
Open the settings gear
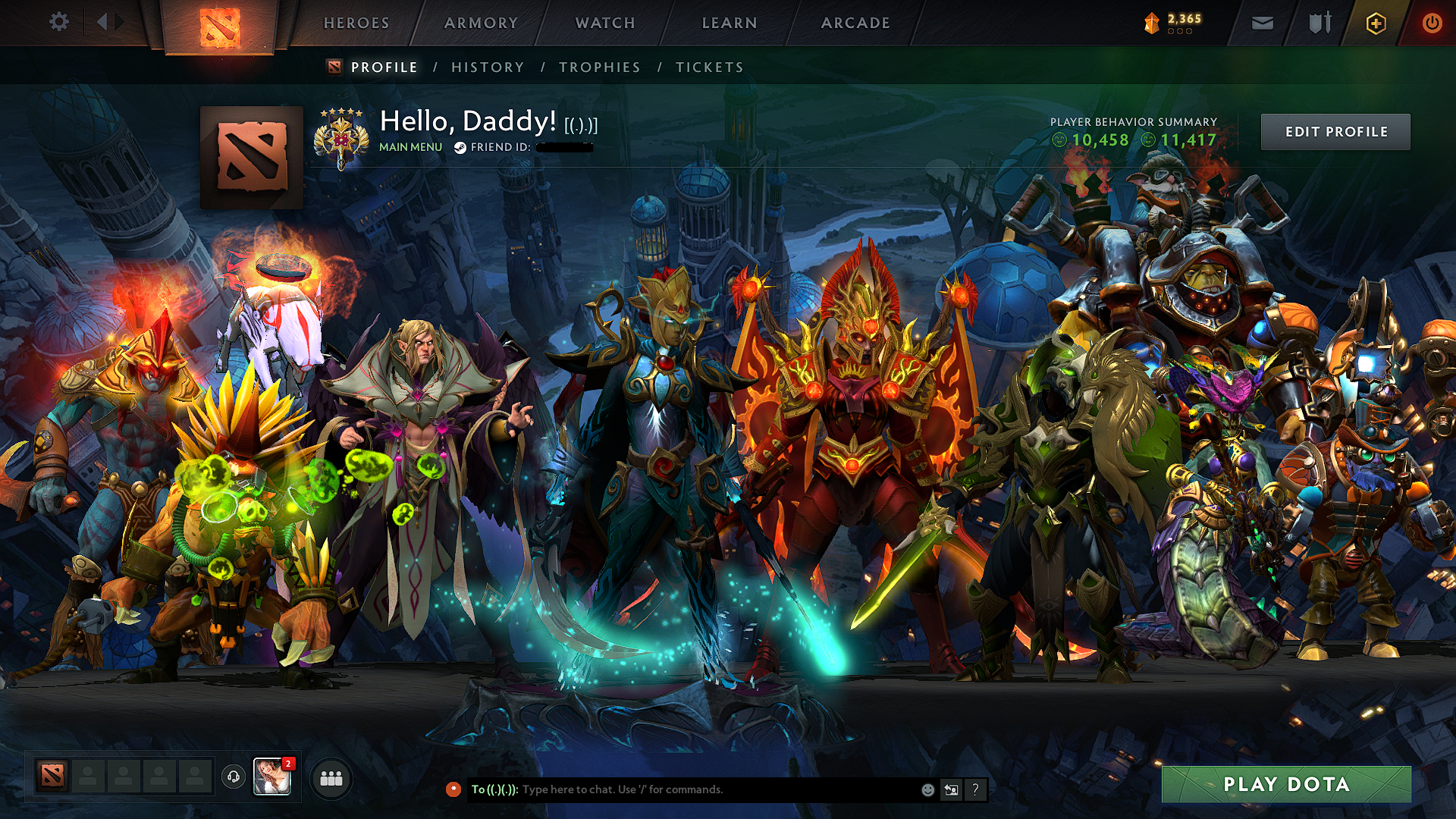[58, 21]
